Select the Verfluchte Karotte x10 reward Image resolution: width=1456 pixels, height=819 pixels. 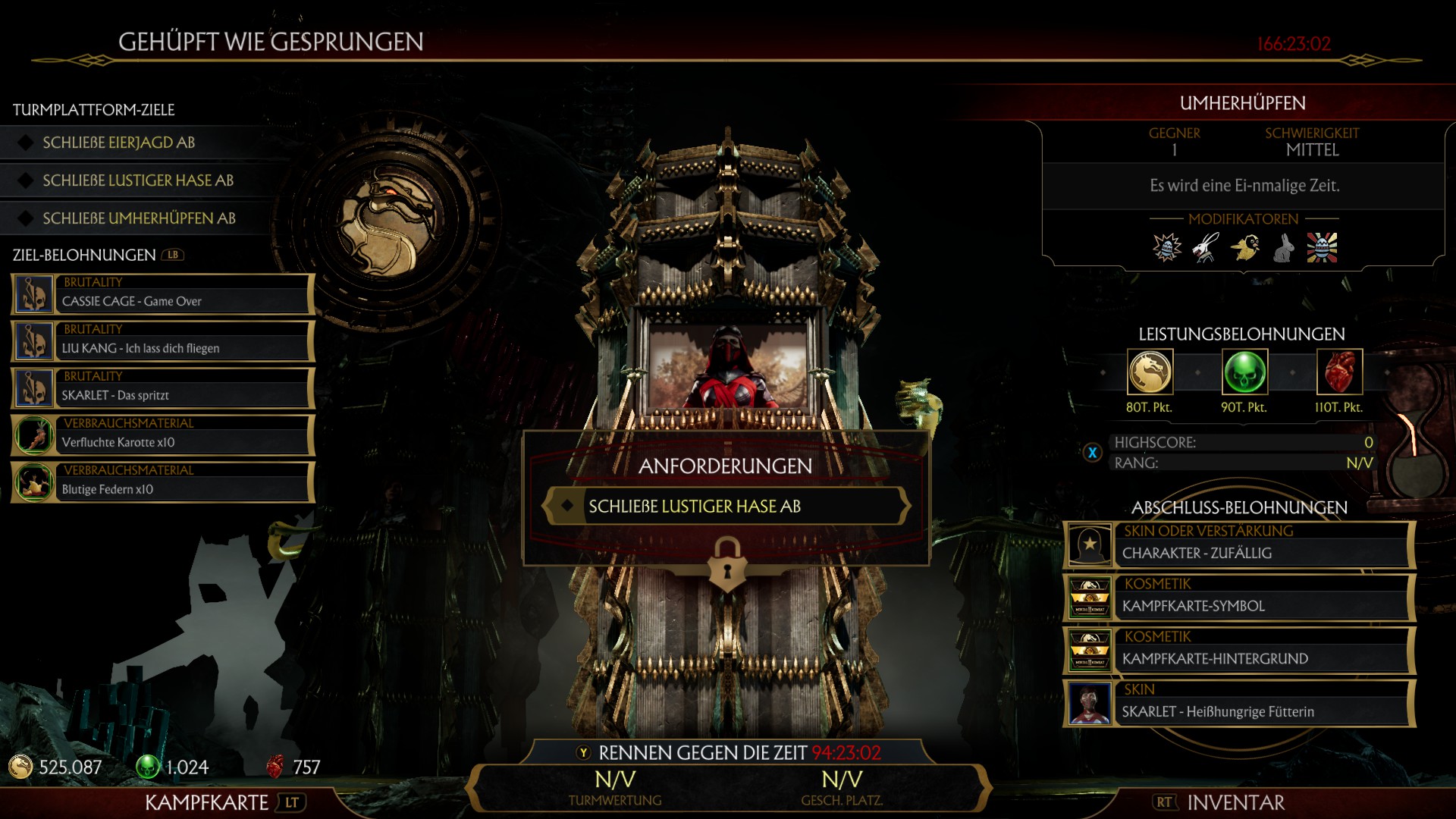click(x=163, y=435)
